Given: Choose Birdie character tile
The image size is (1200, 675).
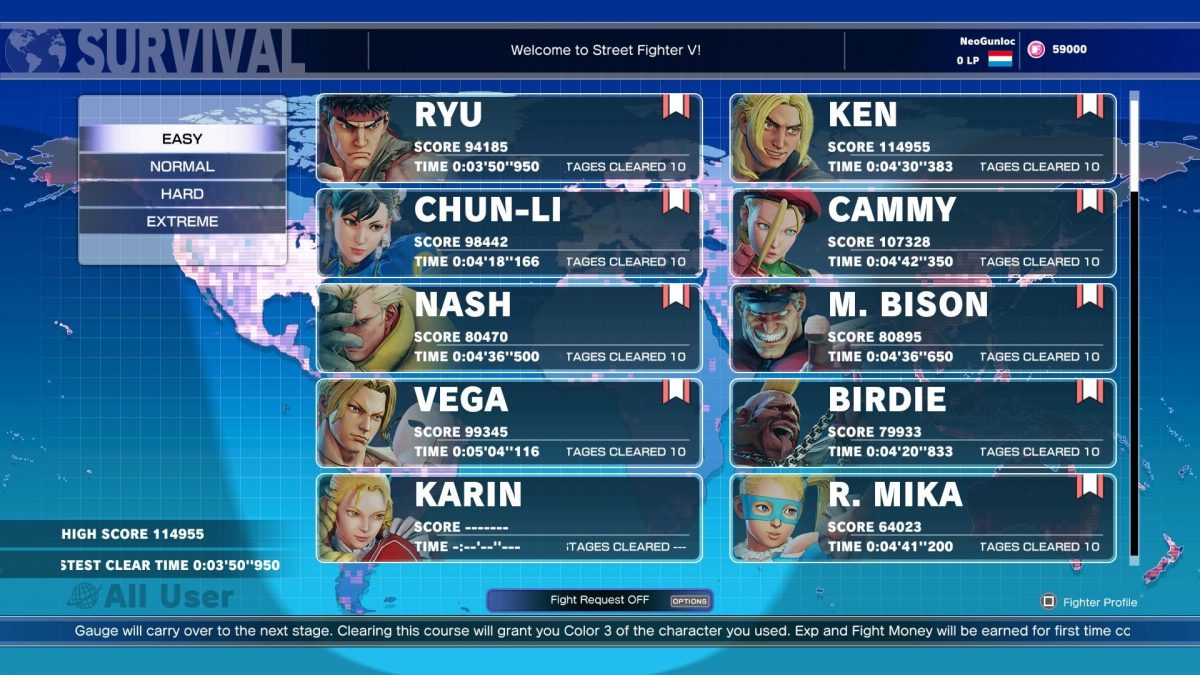Looking at the screenshot, I should 922,423.
